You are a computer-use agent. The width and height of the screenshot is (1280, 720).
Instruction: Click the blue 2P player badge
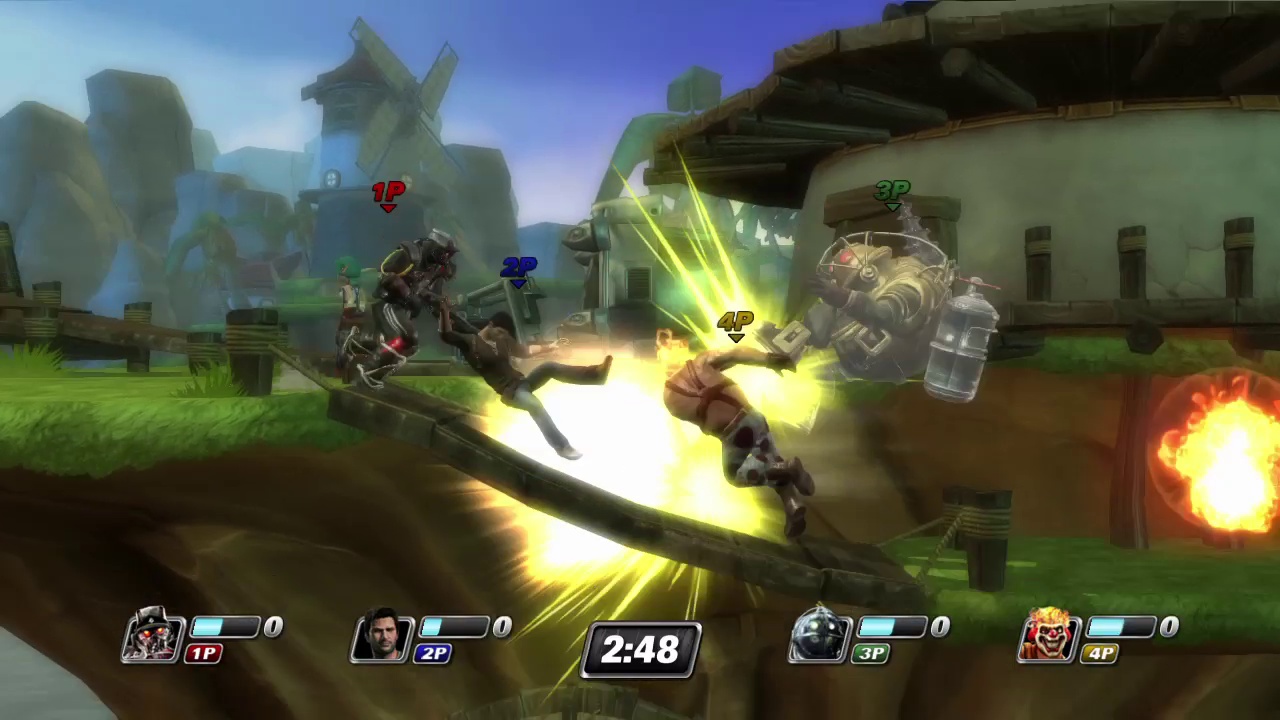coord(433,653)
